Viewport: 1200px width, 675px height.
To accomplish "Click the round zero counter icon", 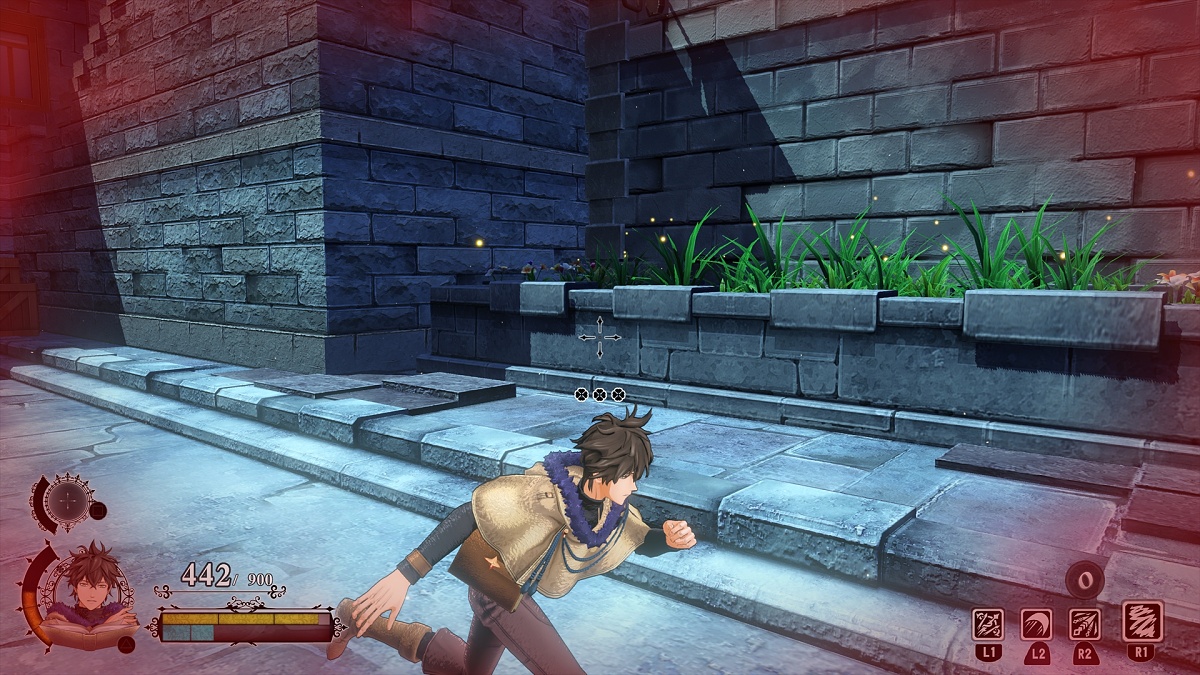I will point(1085,578).
